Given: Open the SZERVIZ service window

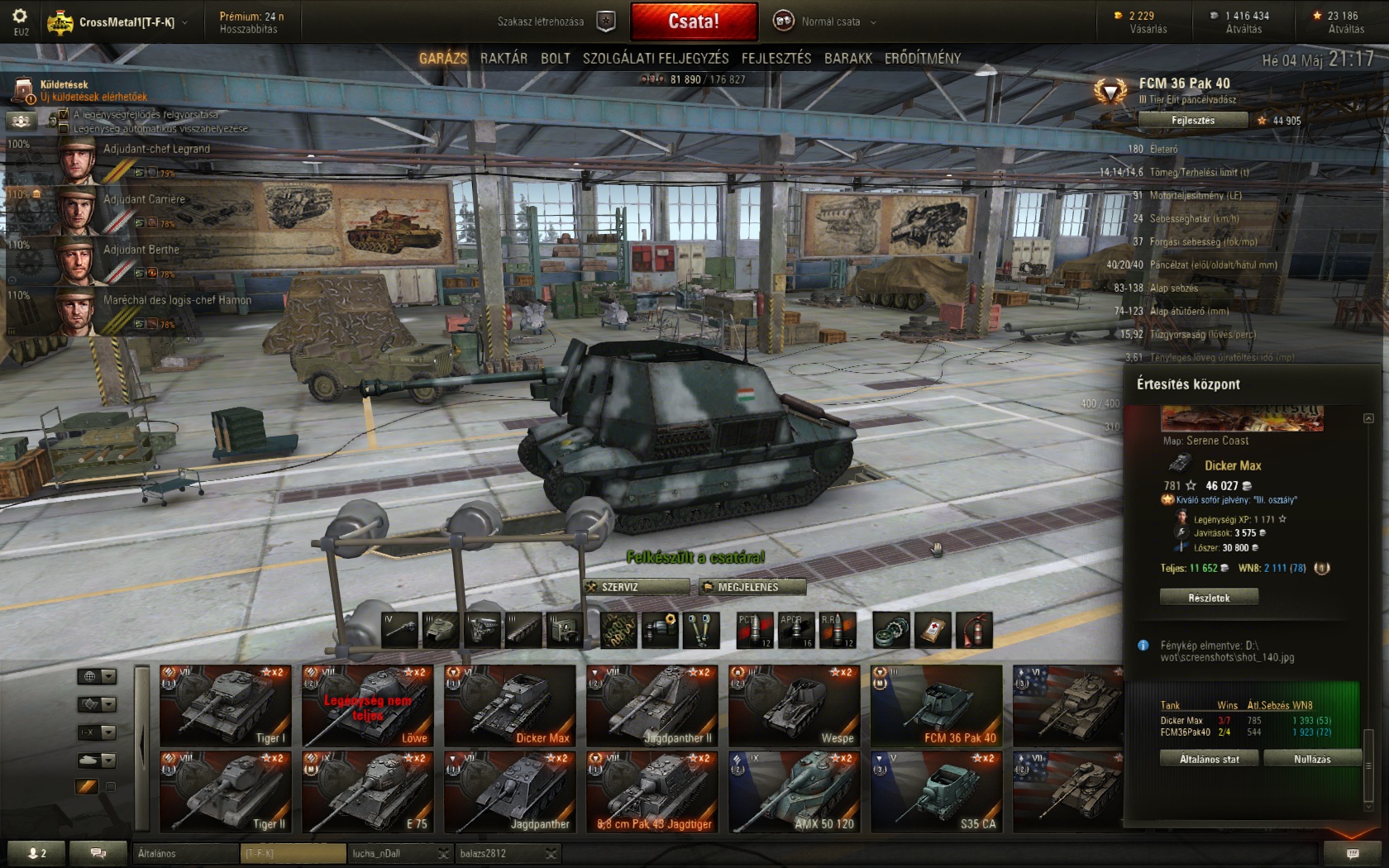Looking at the screenshot, I should (x=637, y=587).
